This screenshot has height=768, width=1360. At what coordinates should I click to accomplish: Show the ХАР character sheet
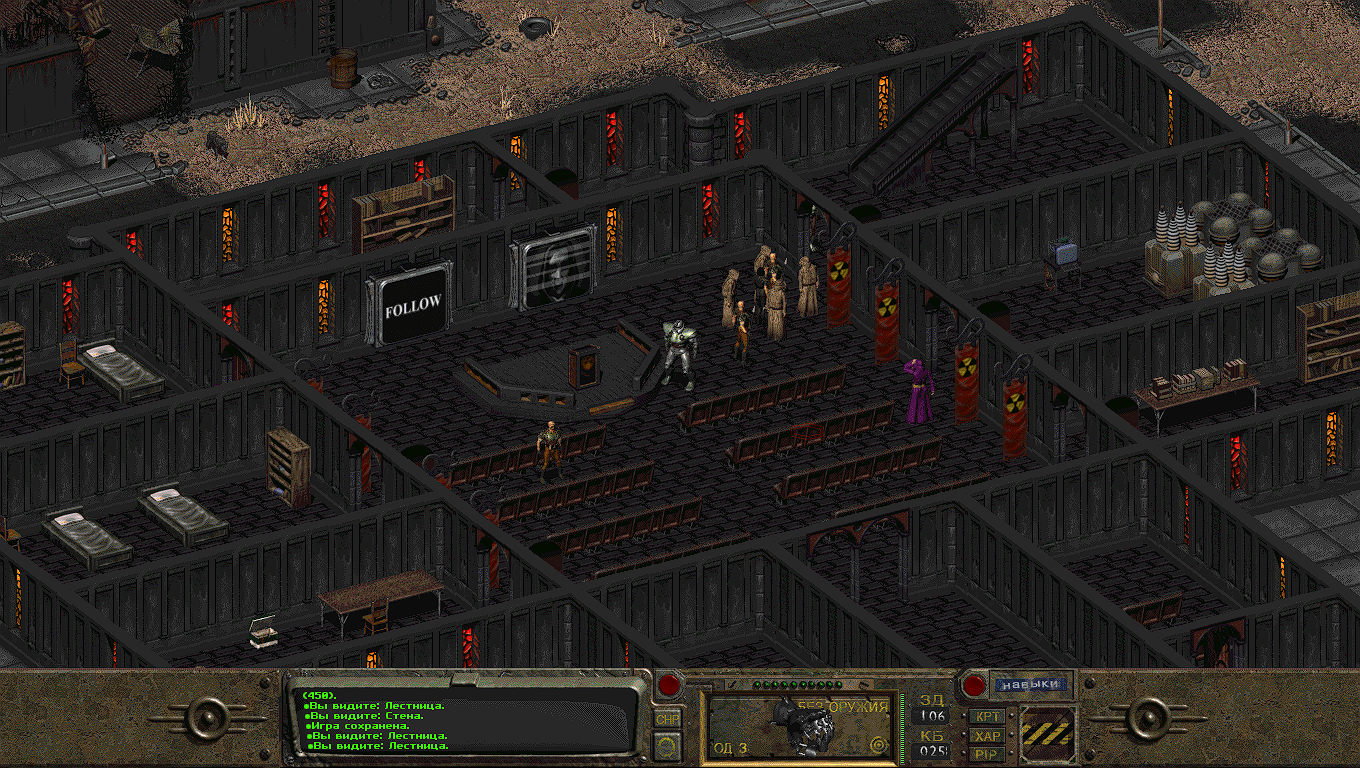click(987, 735)
